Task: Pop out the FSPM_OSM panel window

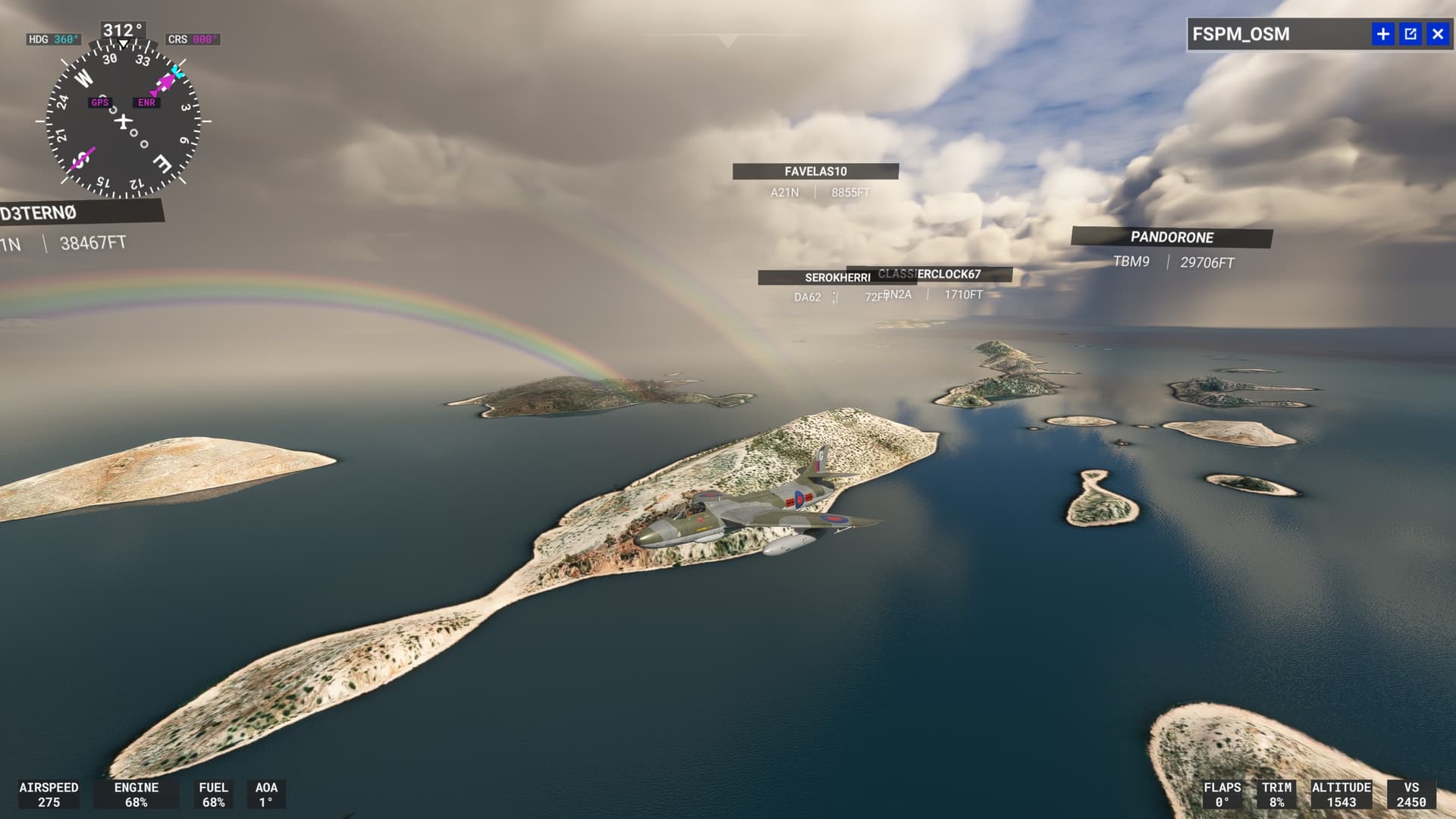Action: pyautogui.click(x=1410, y=34)
